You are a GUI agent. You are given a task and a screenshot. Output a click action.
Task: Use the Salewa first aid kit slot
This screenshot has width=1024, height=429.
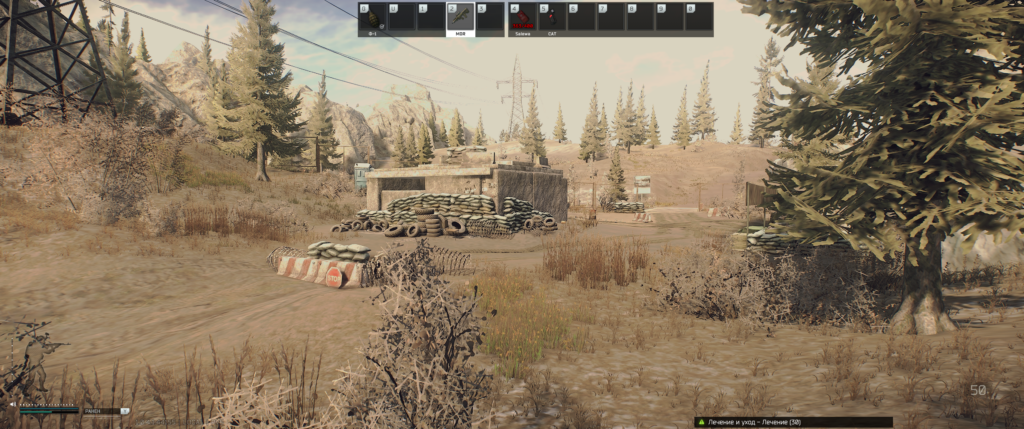(522, 18)
